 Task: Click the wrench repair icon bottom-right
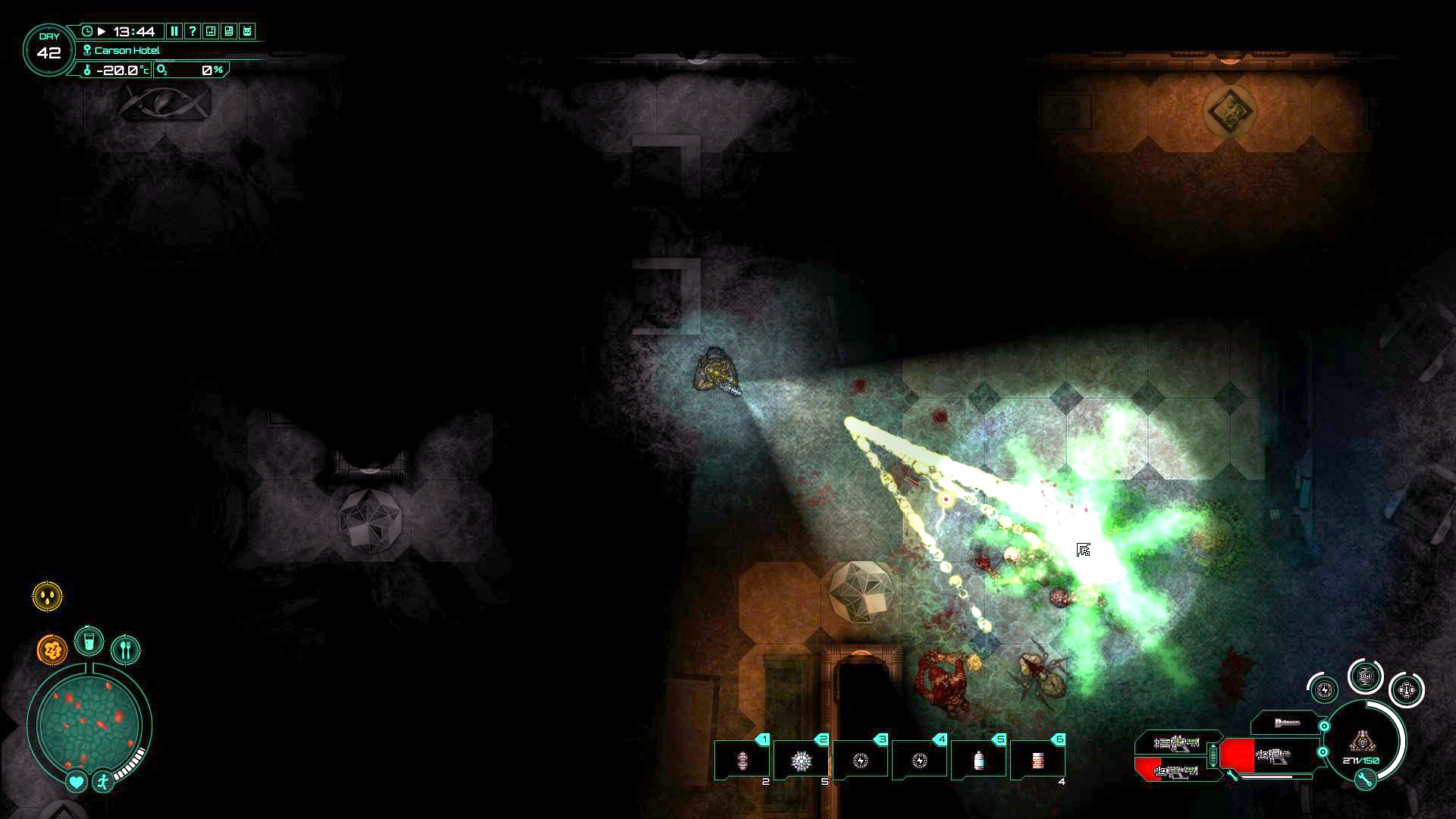pos(1365,779)
